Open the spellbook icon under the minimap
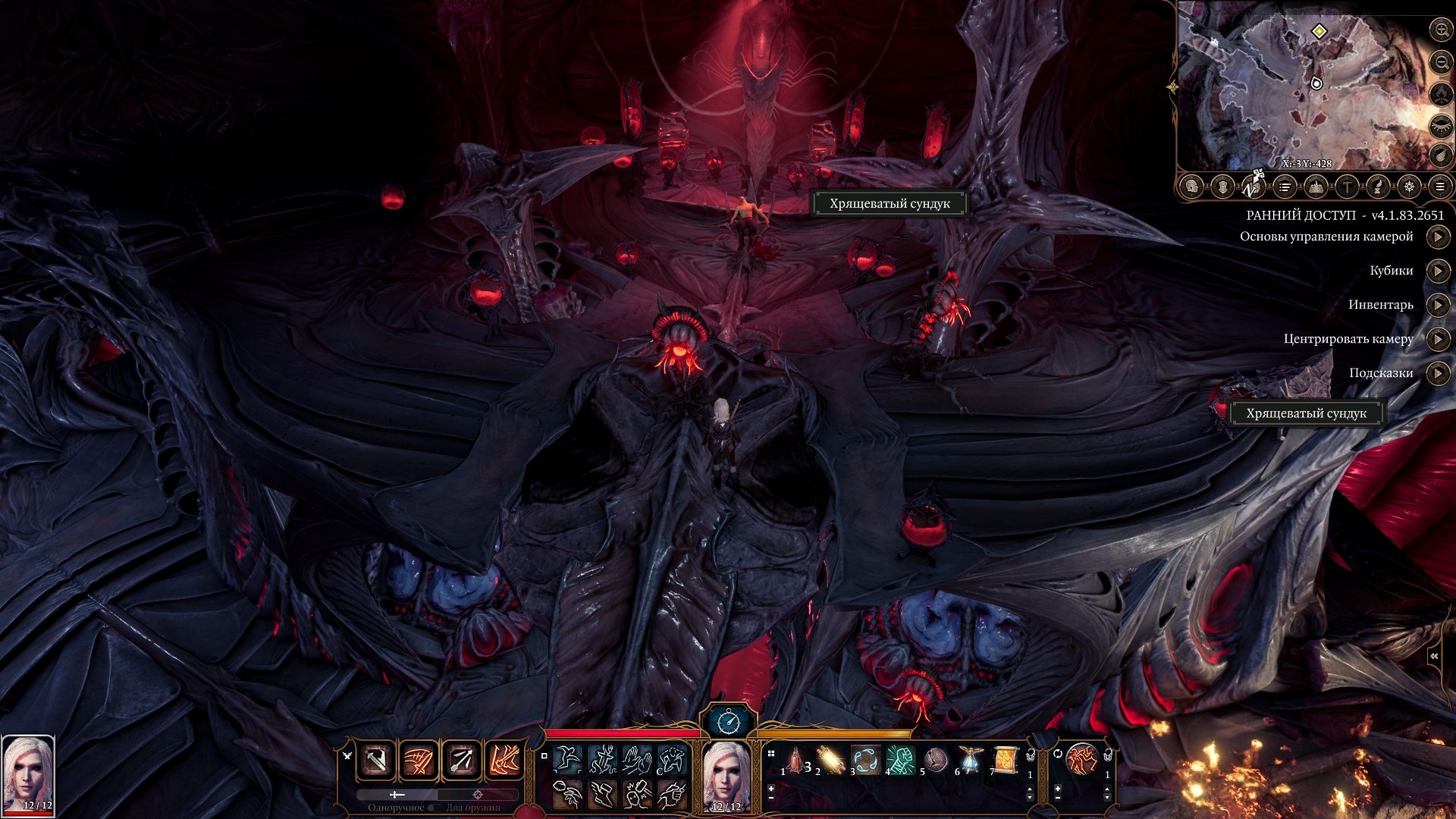 point(1316,187)
